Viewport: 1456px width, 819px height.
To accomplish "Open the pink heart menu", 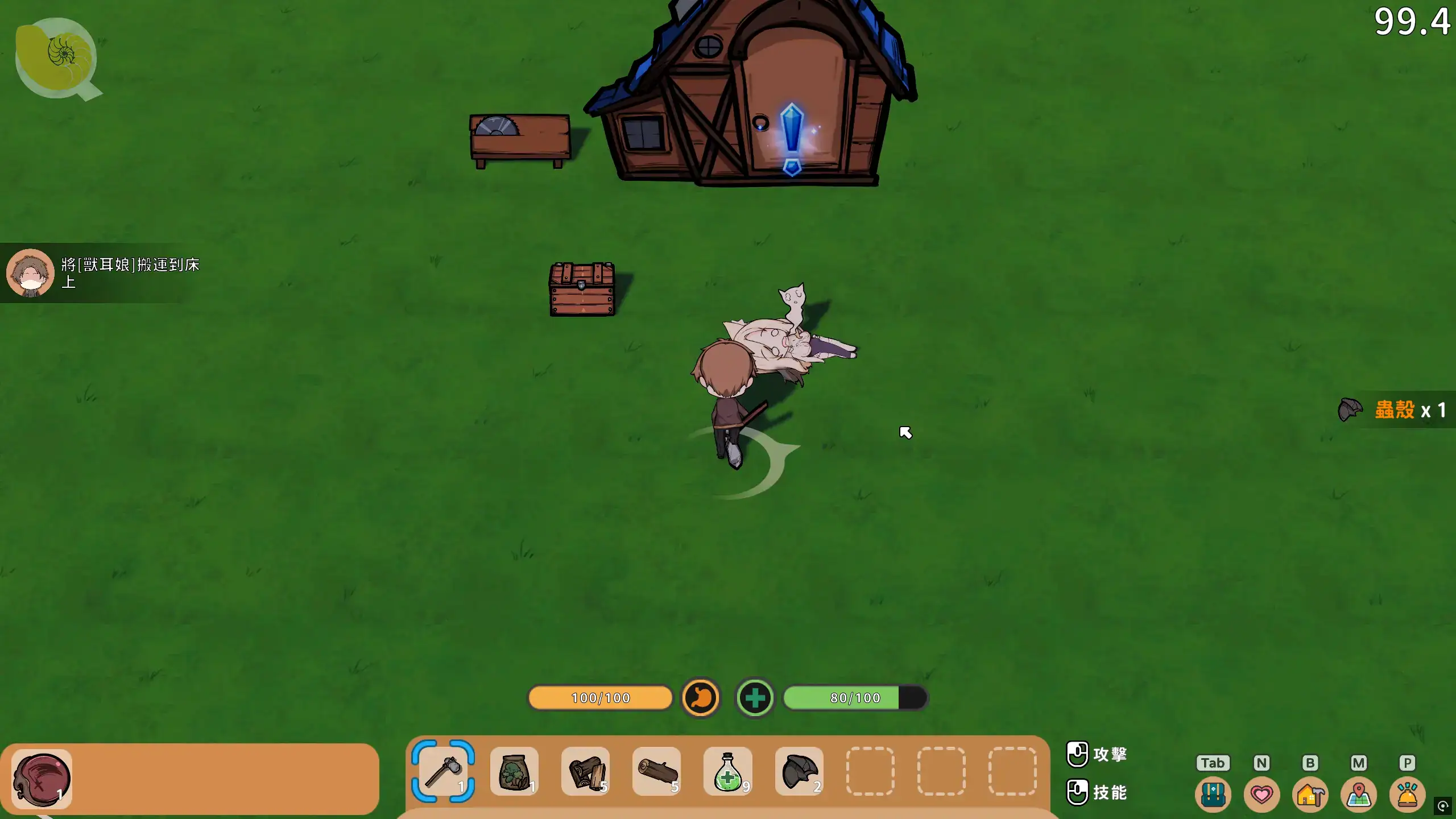I will 1261,794.
